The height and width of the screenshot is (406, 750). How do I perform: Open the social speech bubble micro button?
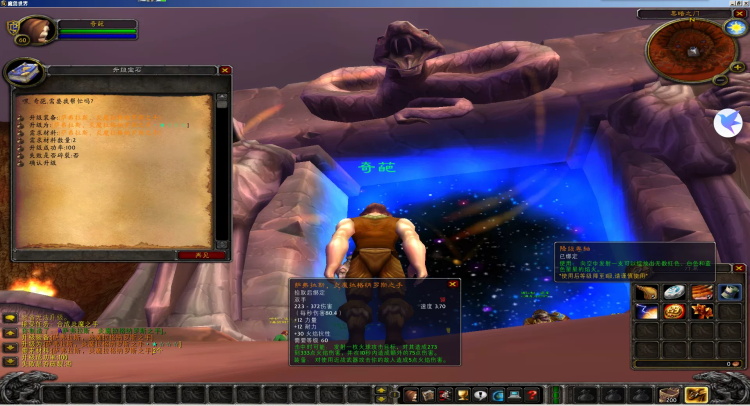pos(478,396)
